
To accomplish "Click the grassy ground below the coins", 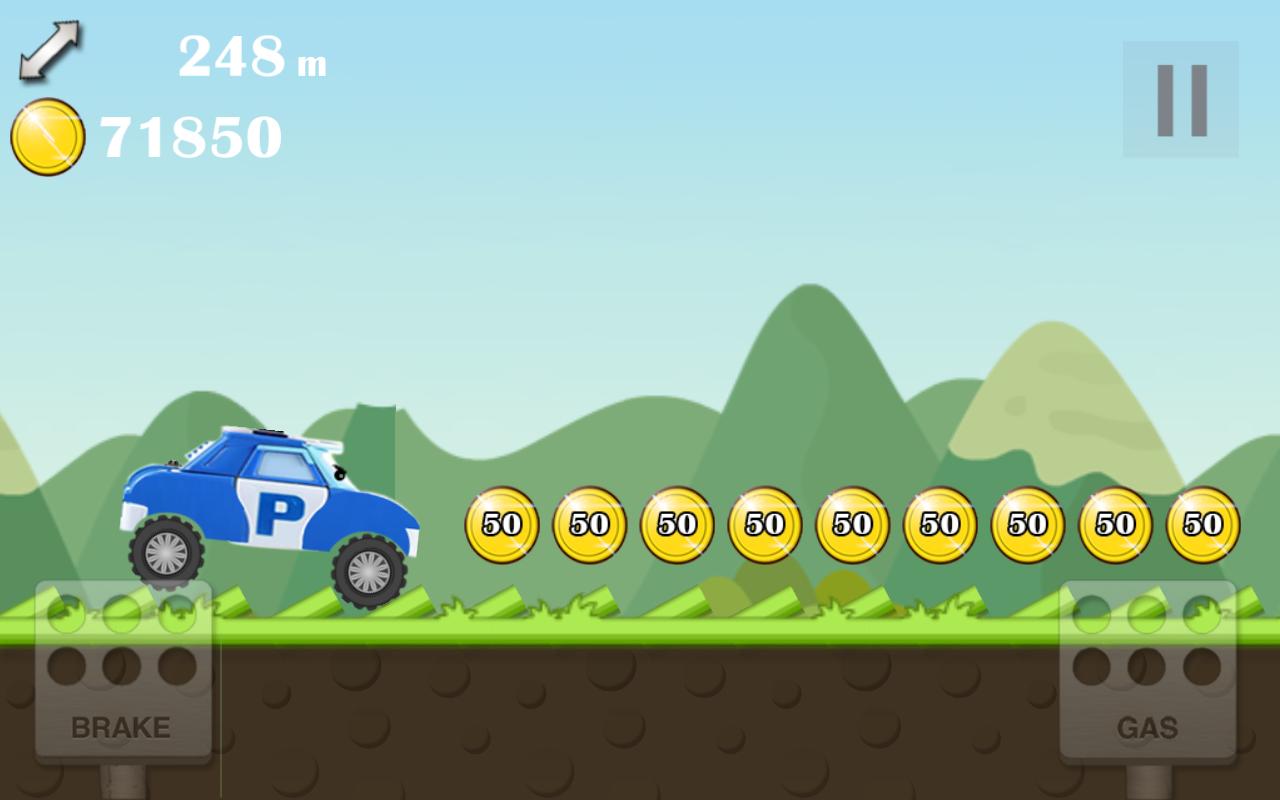I will click(x=800, y=620).
